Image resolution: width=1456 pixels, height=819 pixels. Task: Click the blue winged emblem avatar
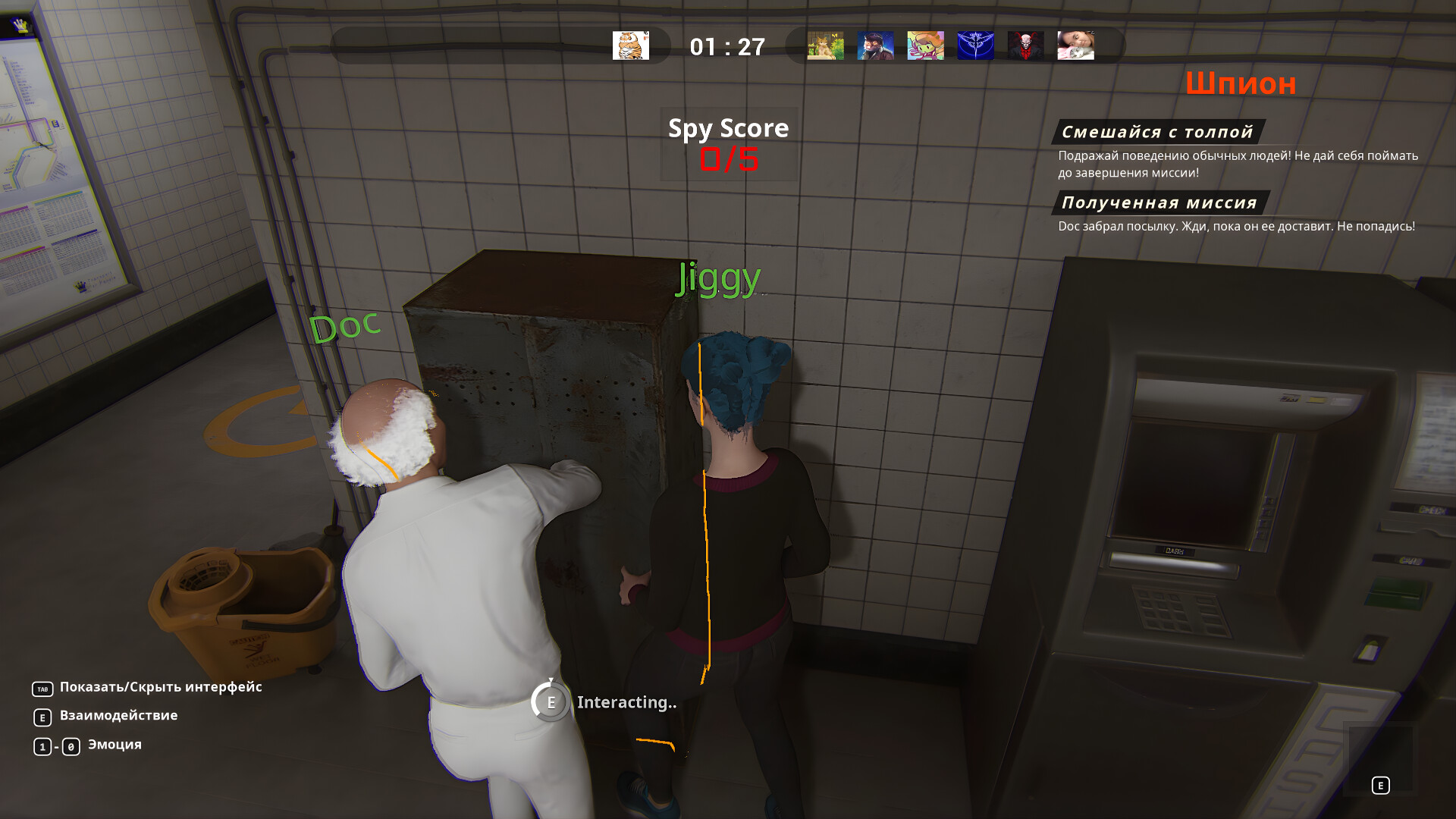coord(976,45)
